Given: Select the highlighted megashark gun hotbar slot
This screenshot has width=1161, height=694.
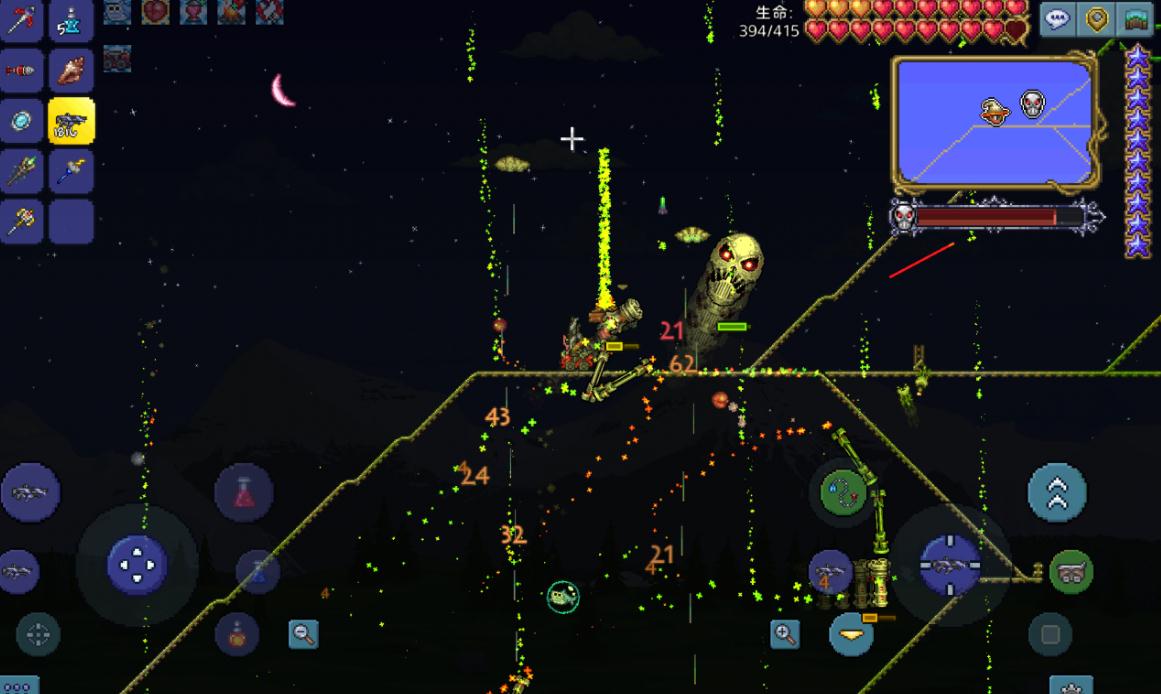Looking at the screenshot, I should [71, 121].
